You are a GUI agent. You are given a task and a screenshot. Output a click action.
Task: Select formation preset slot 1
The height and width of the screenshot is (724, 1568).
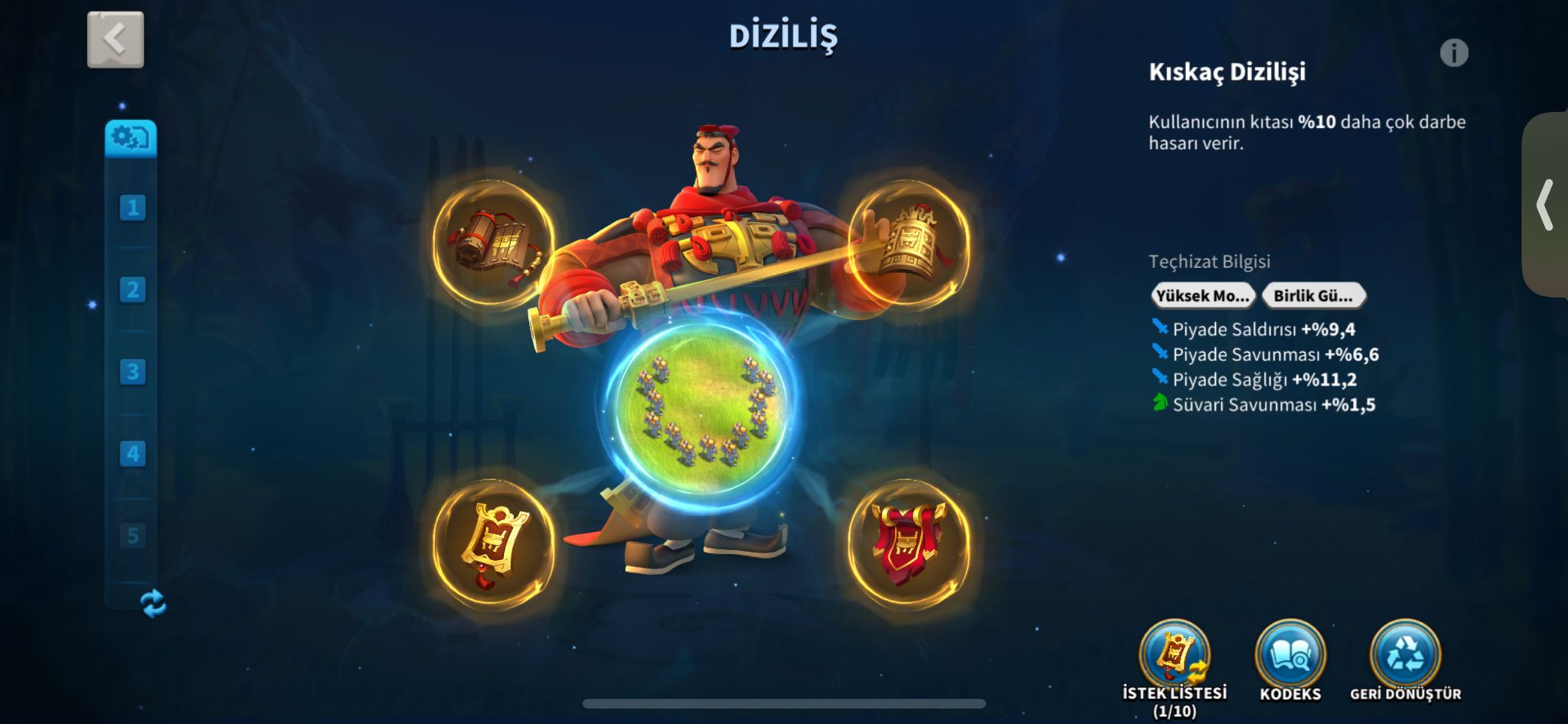tap(132, 207)
